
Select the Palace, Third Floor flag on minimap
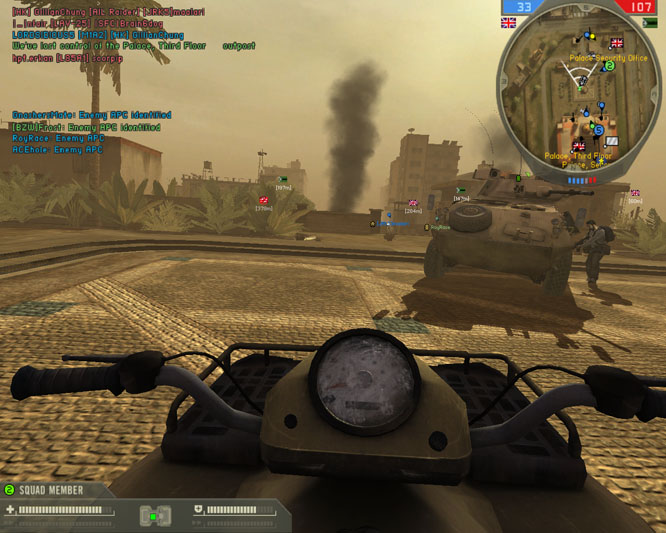tap(577, 145)
